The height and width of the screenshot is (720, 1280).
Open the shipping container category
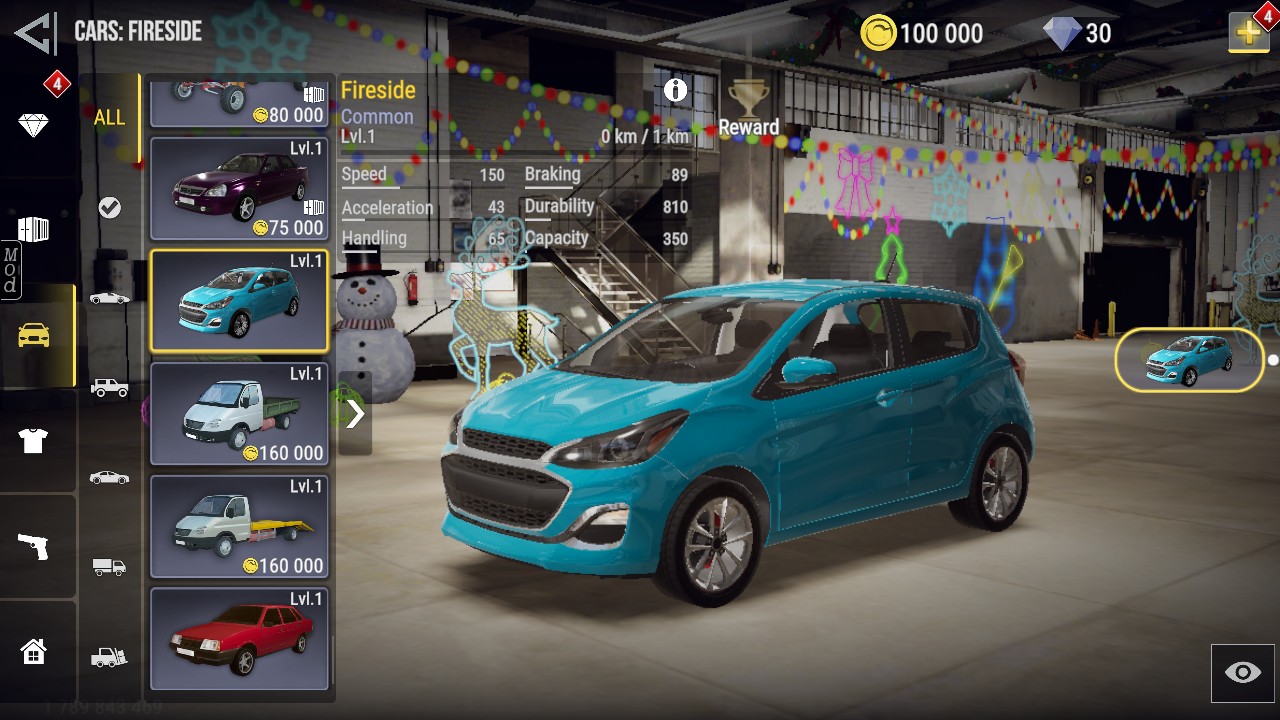(33, 230)
